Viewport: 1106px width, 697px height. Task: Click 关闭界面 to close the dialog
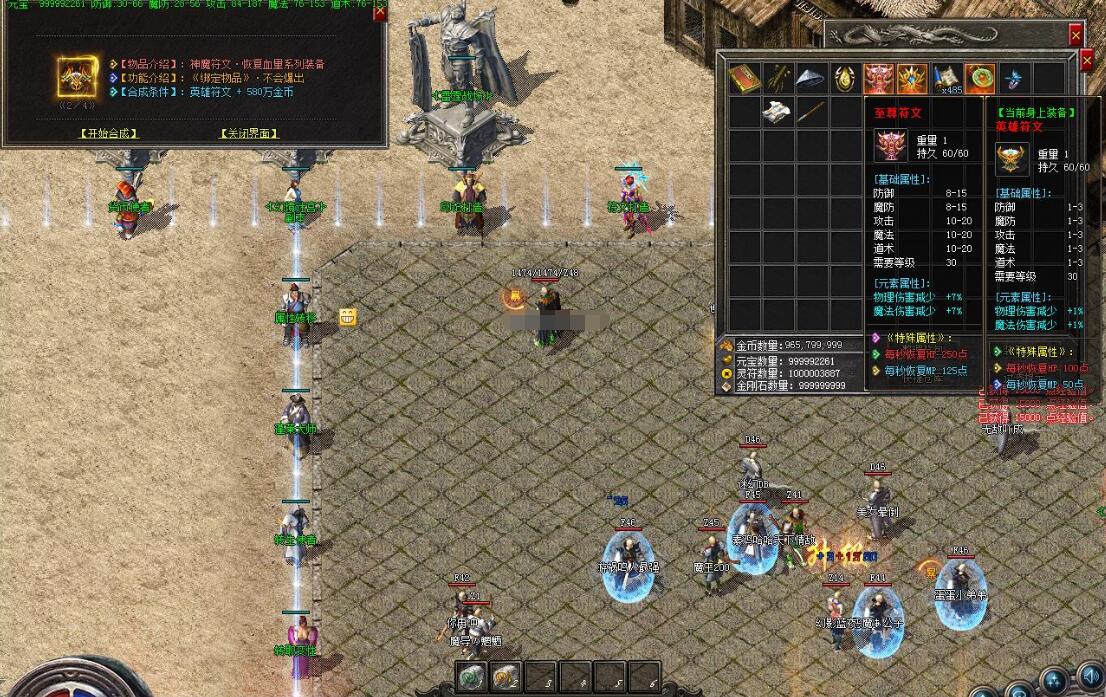248,133
